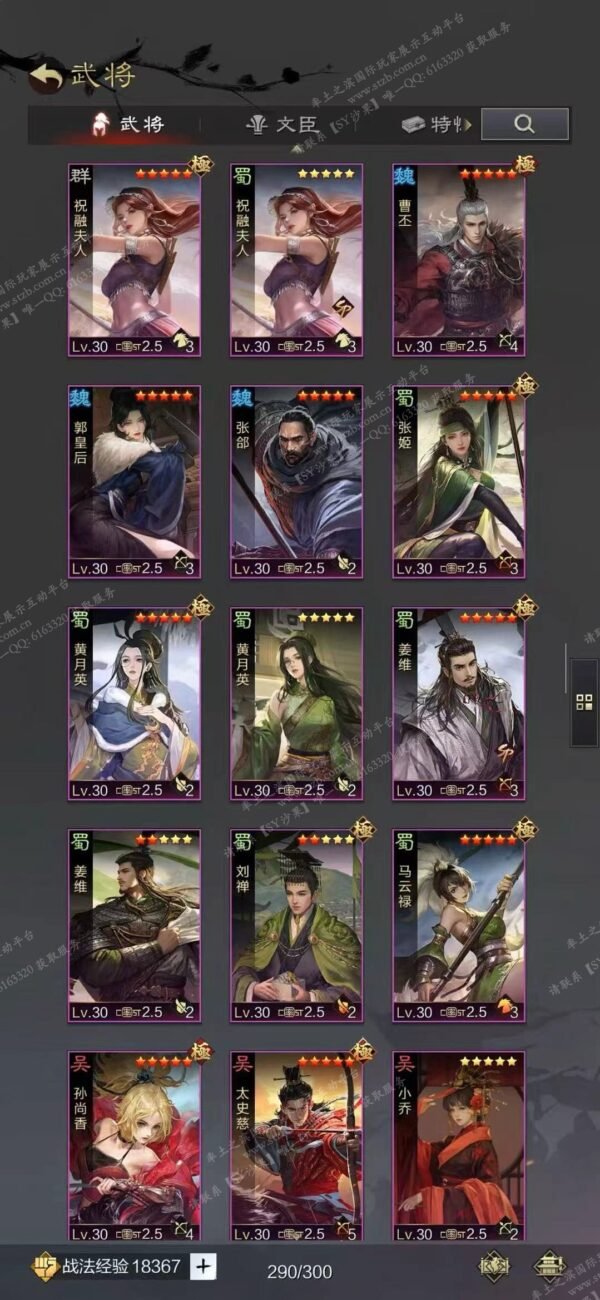Click the pagoda building icon at bottom

pos(548,1266)
